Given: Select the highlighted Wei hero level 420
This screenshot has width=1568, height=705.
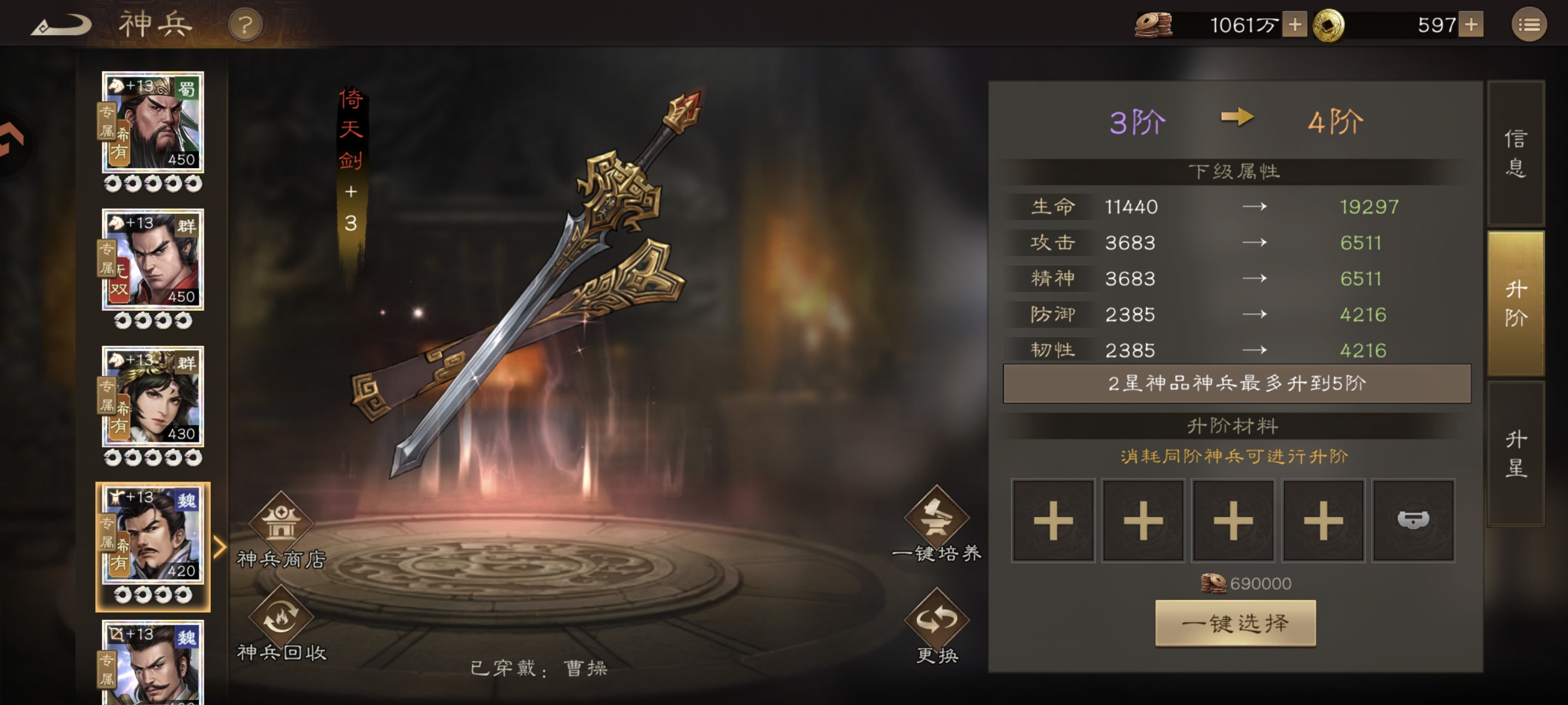Looking at the screenshot, I should (153, 534).
